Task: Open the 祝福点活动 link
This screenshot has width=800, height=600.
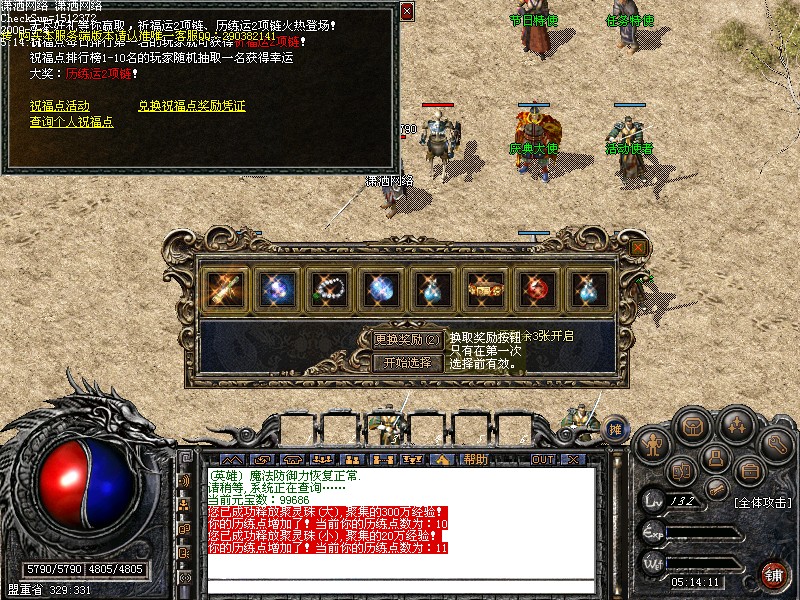Action: pyautogui.click(x=59, y=106)
